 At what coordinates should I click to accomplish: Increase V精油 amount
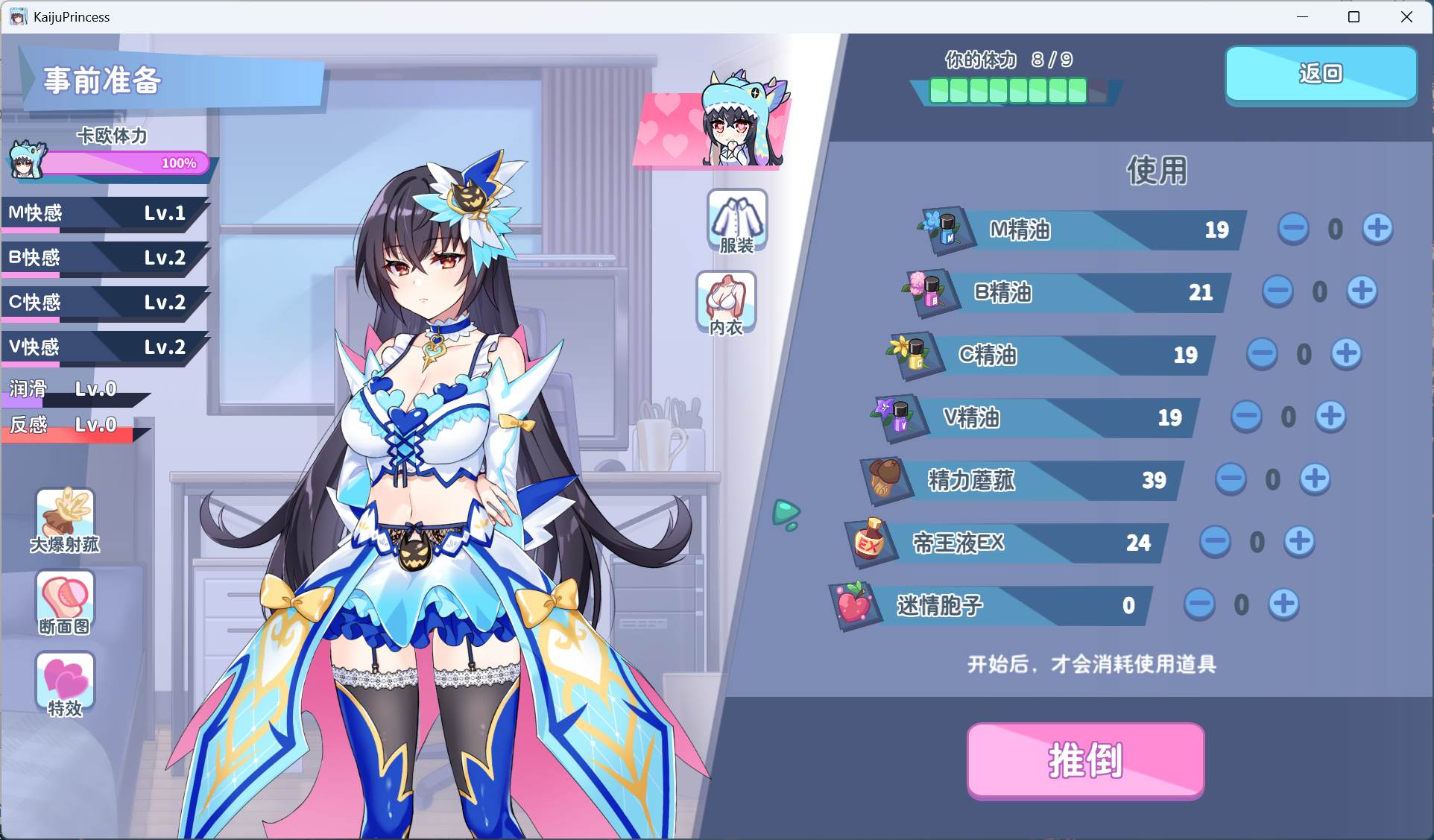click(x=1330, y=416)
